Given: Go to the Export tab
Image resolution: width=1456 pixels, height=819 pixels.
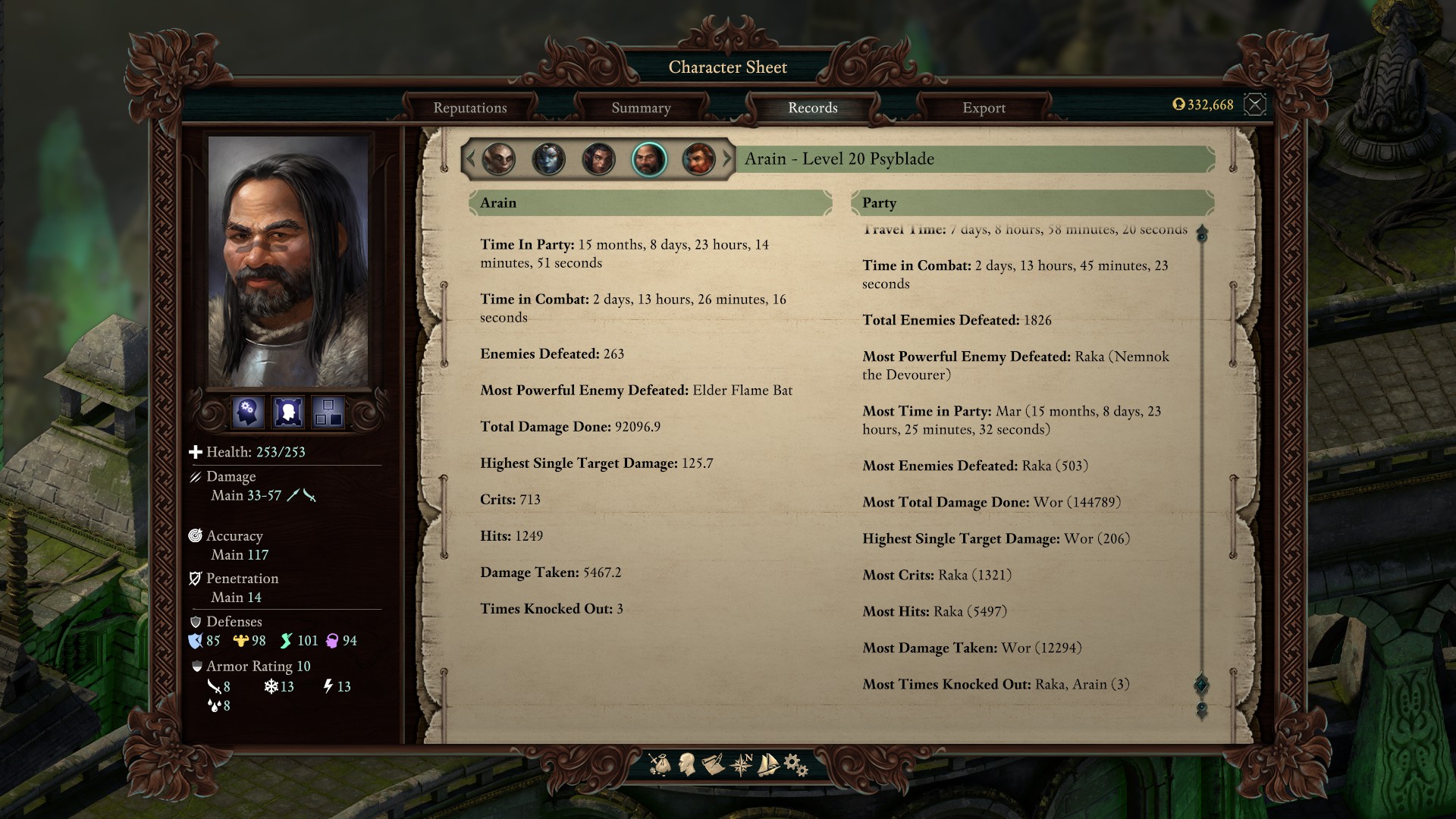Looking at the screenshot, I should click(984, 108).
